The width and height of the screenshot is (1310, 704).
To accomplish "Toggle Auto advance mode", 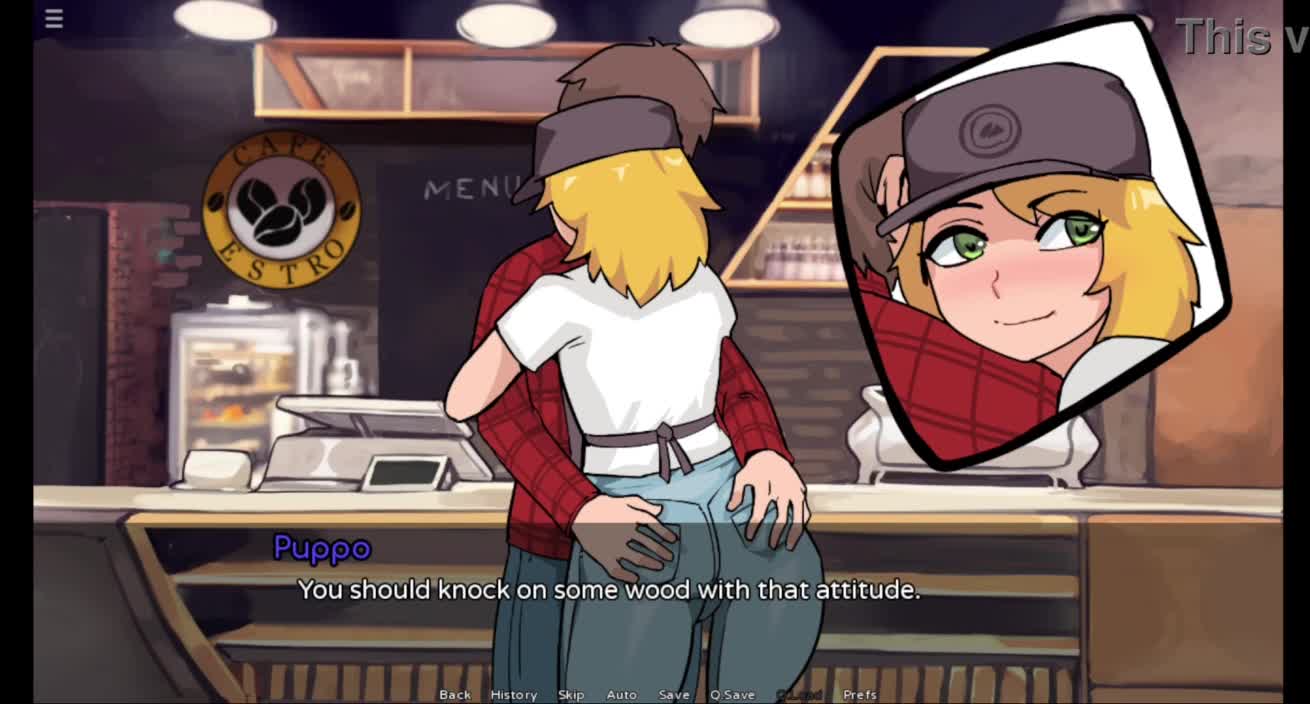I will click(621, 694).
